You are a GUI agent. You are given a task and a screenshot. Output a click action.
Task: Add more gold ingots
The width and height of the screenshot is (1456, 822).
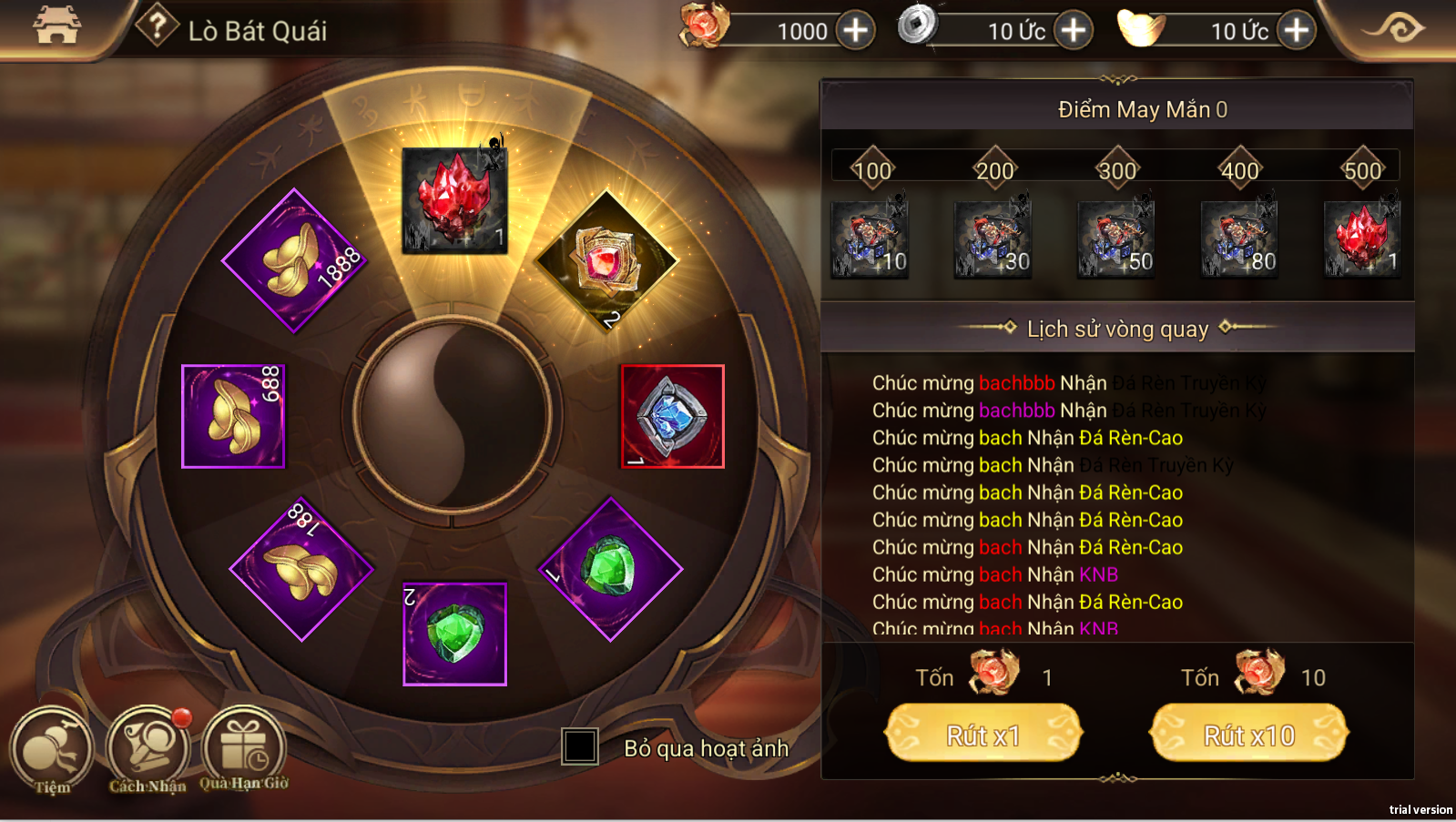pos(1296,30)
